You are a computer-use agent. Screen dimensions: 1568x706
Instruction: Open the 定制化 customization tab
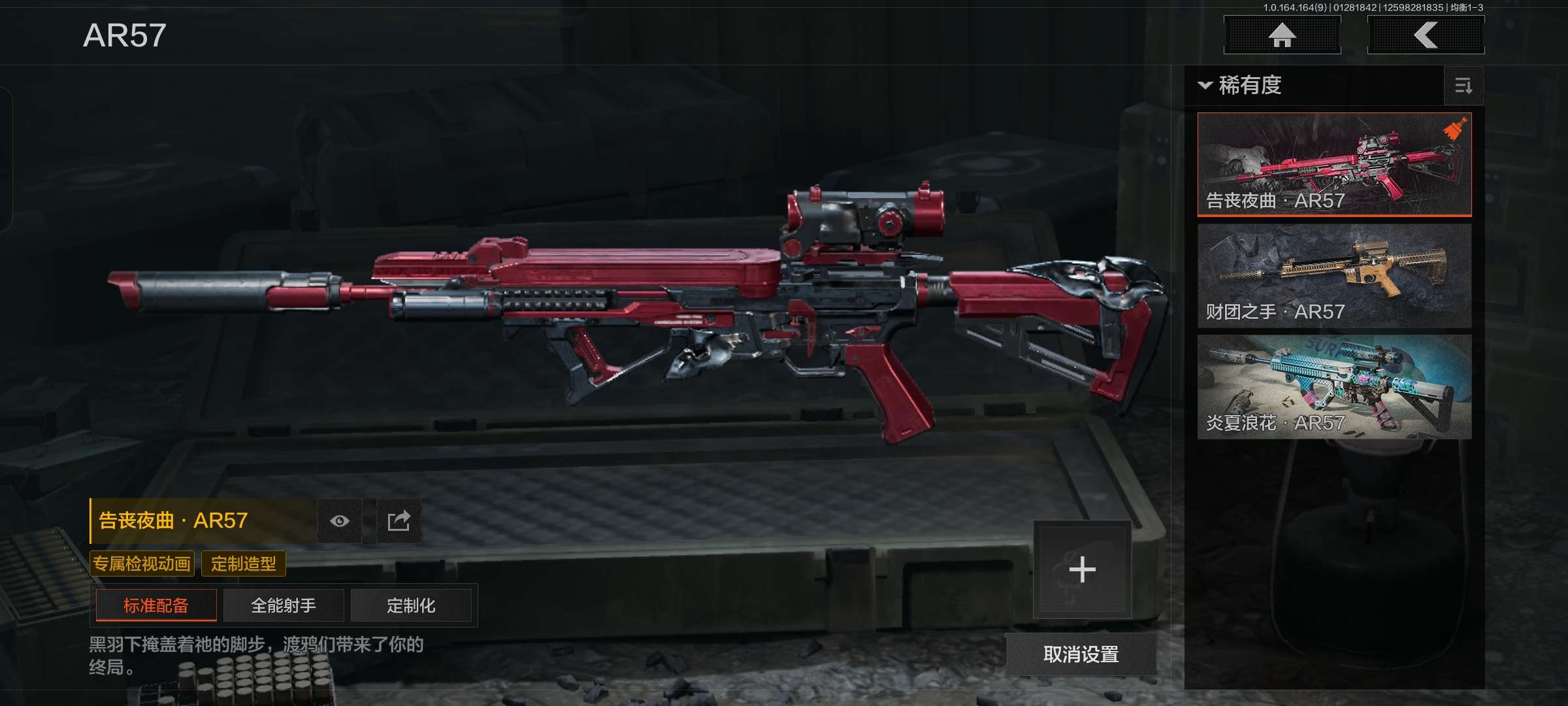(x=411, y=605)
